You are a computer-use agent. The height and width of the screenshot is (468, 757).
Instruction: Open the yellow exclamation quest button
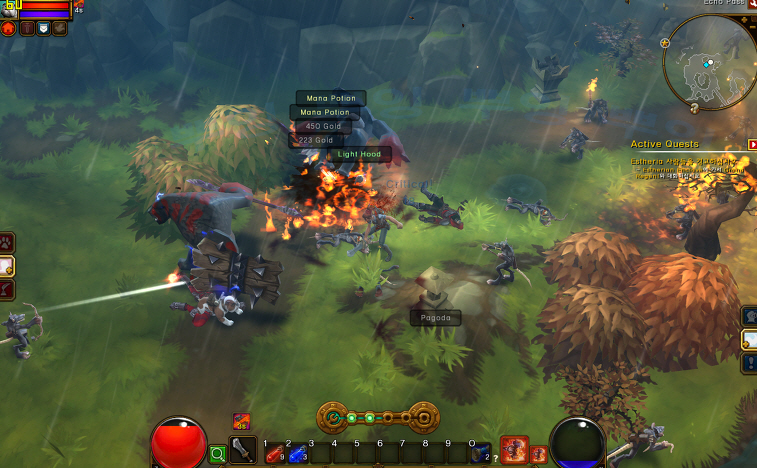[x=750, y=362]
